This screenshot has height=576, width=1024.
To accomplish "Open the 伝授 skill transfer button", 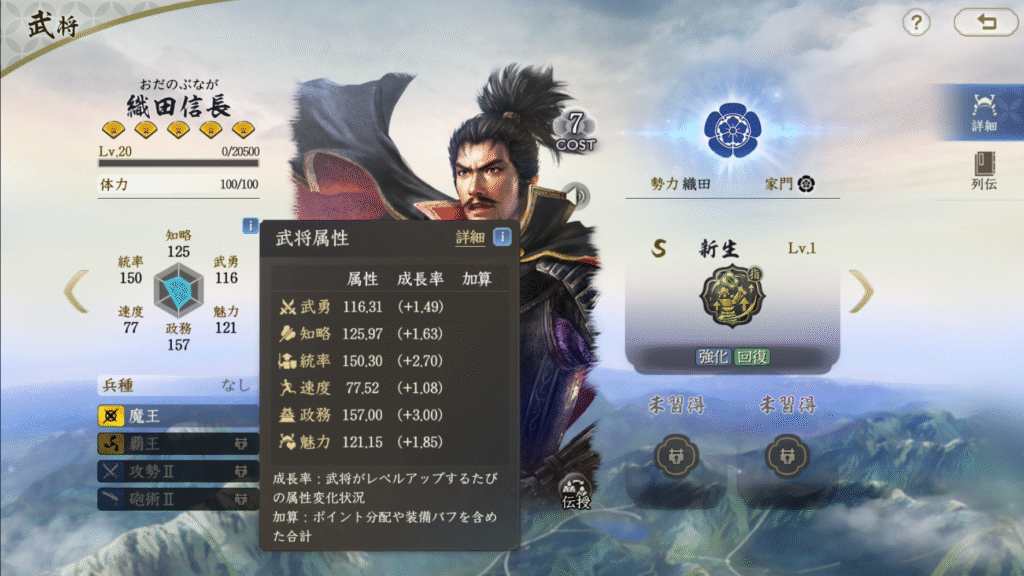I will pos(576,489).
